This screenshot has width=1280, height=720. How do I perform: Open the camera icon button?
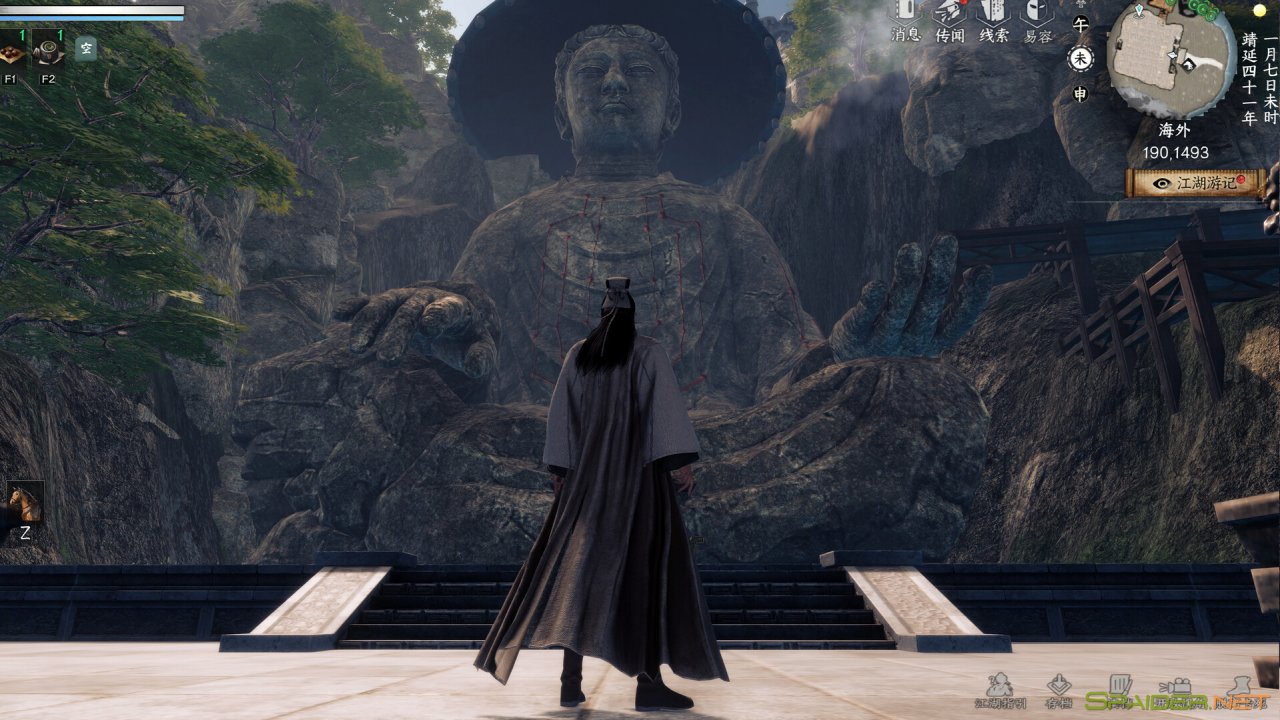pos(1181,688)
